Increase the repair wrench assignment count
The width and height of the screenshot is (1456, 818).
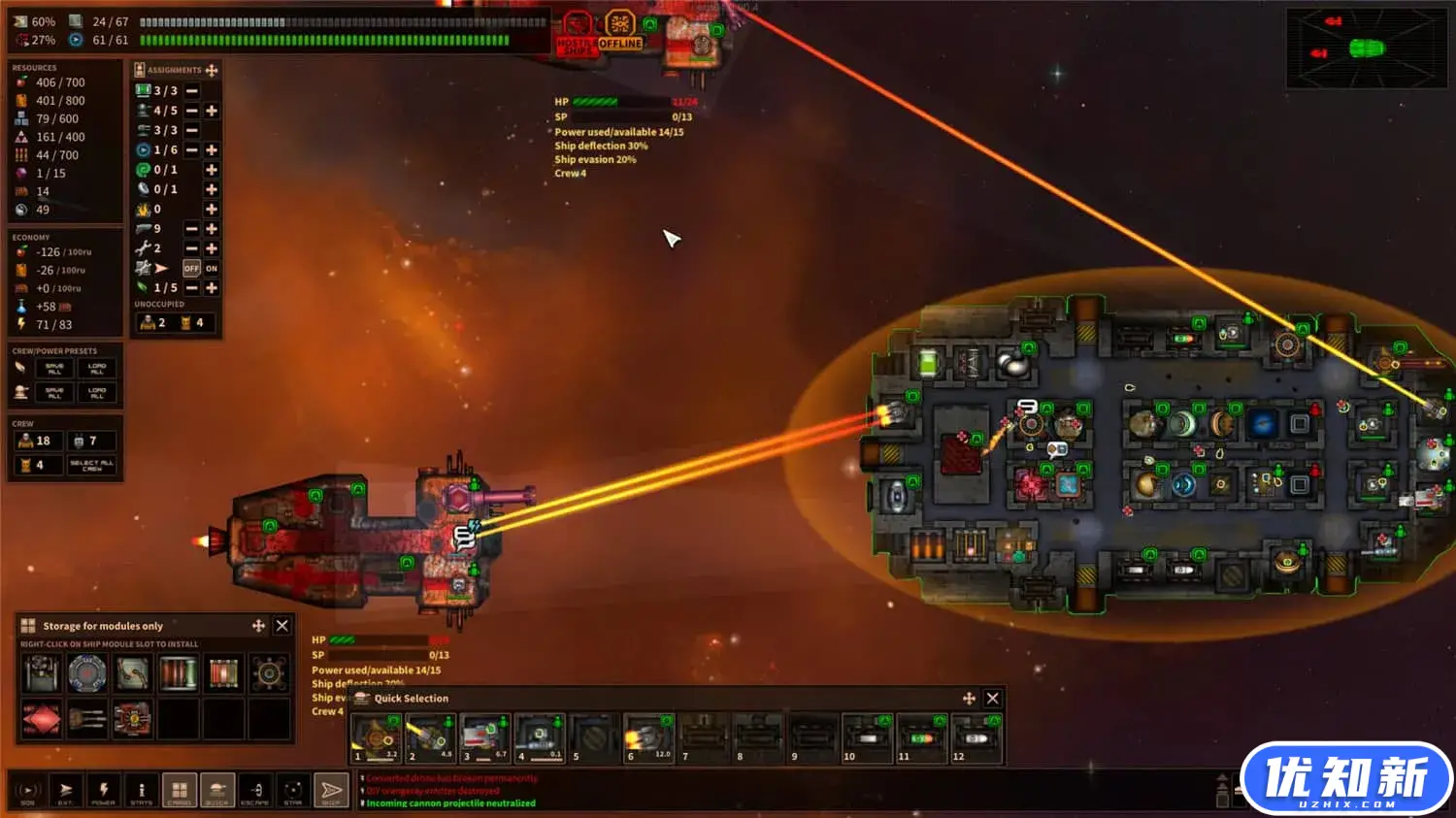[x=212, y=248]
